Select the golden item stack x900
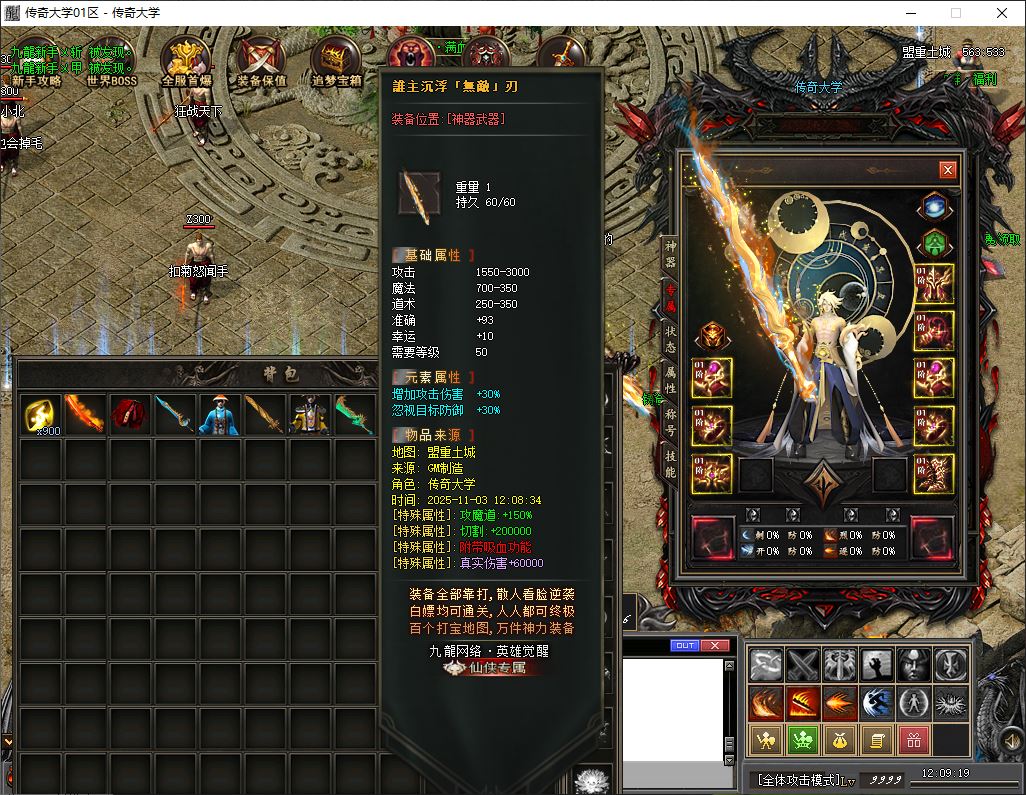Image resolution: width=1026 pixels, height=795 pixels. point(40,414)
